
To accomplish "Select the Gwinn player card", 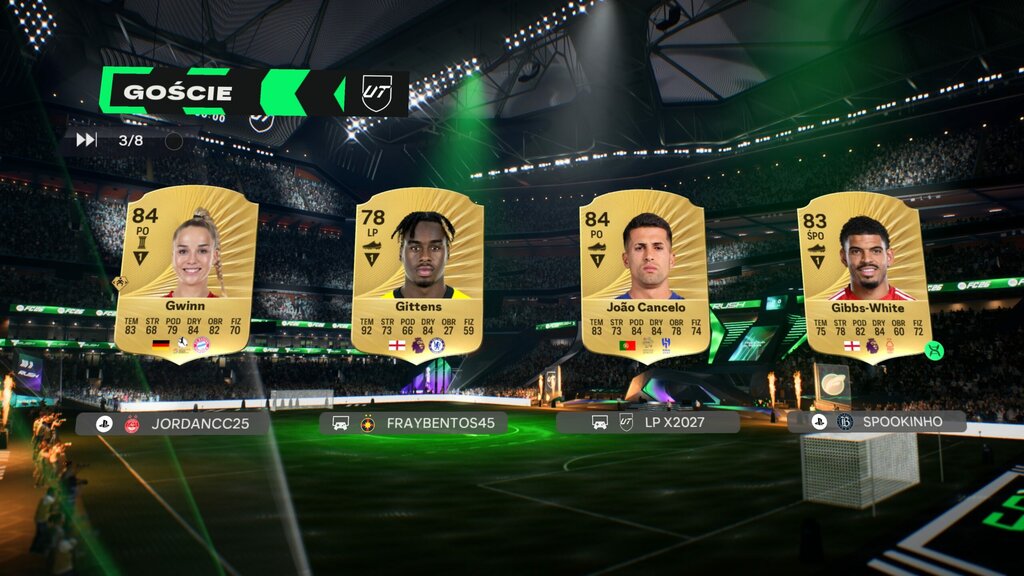I will (186, 270).
